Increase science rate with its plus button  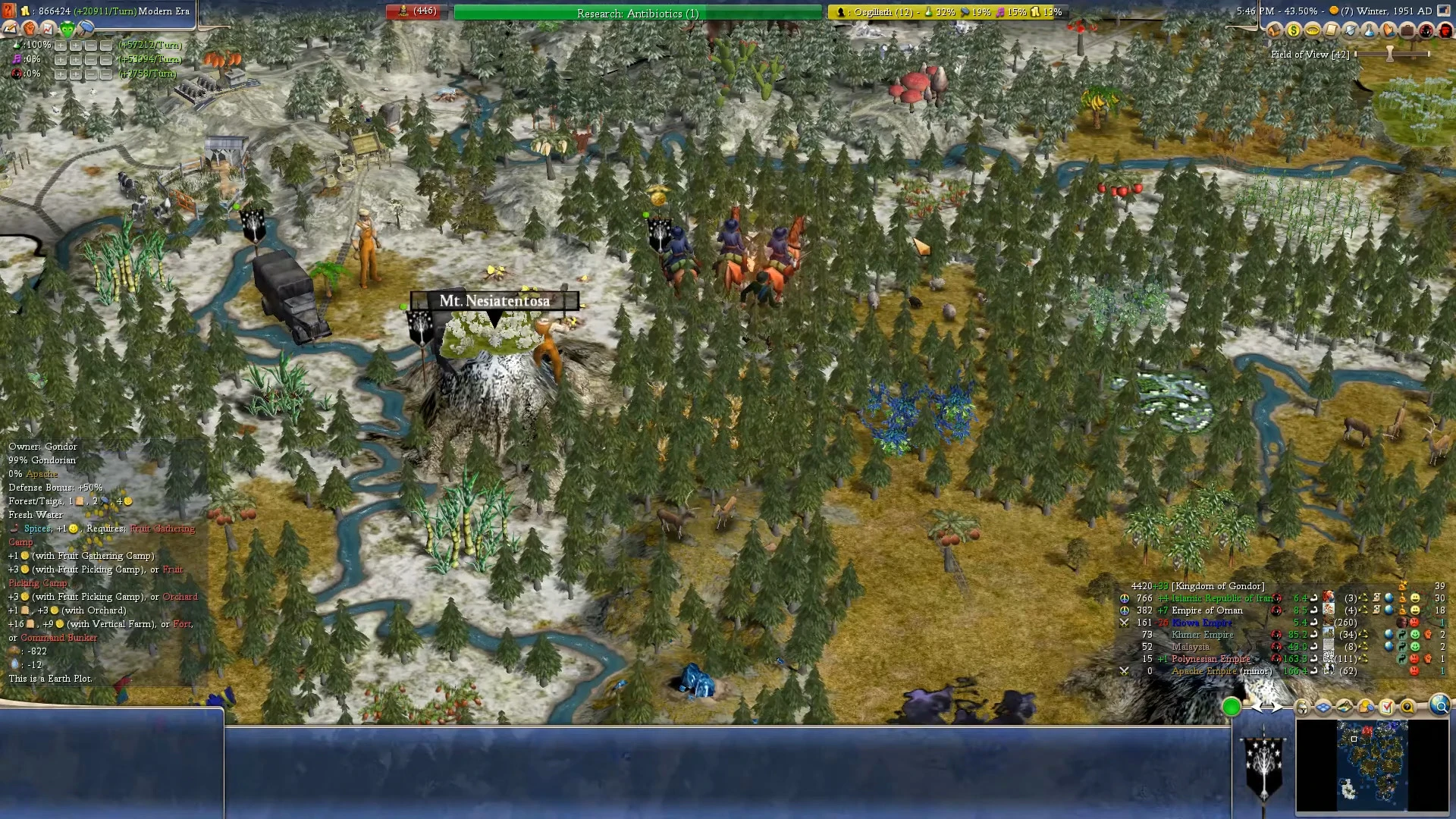(61, 45)
